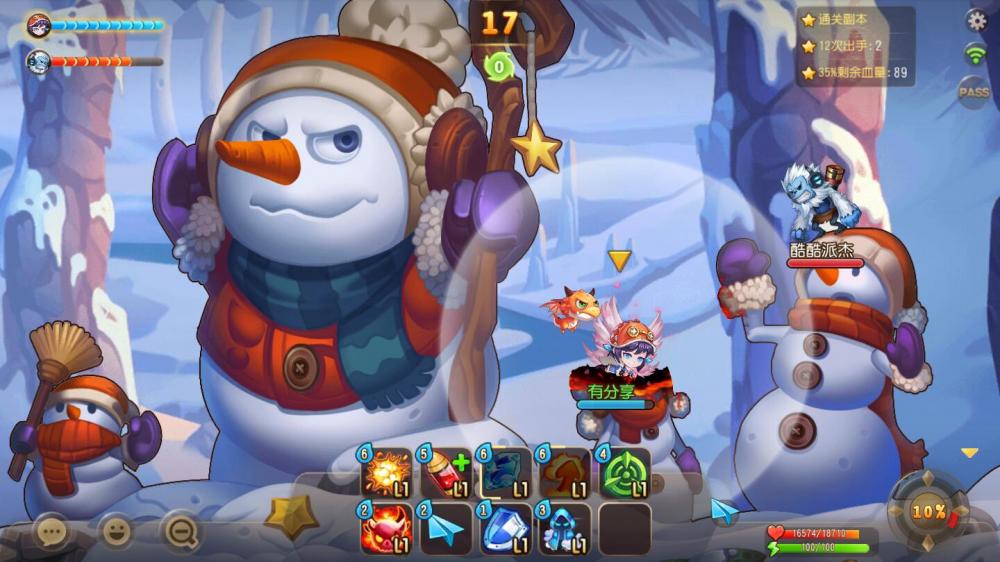Tap the PASS turn button
The width and height of the screenshot is (1000, 562).
coord(974,92)
